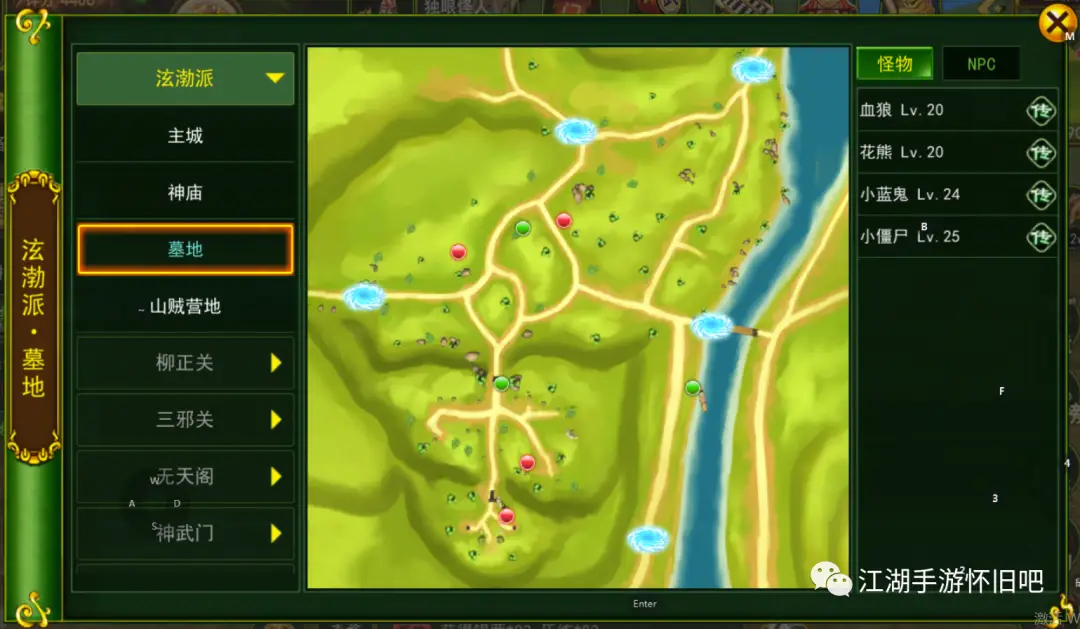Expand the 三邪关 region

(185, 420)
